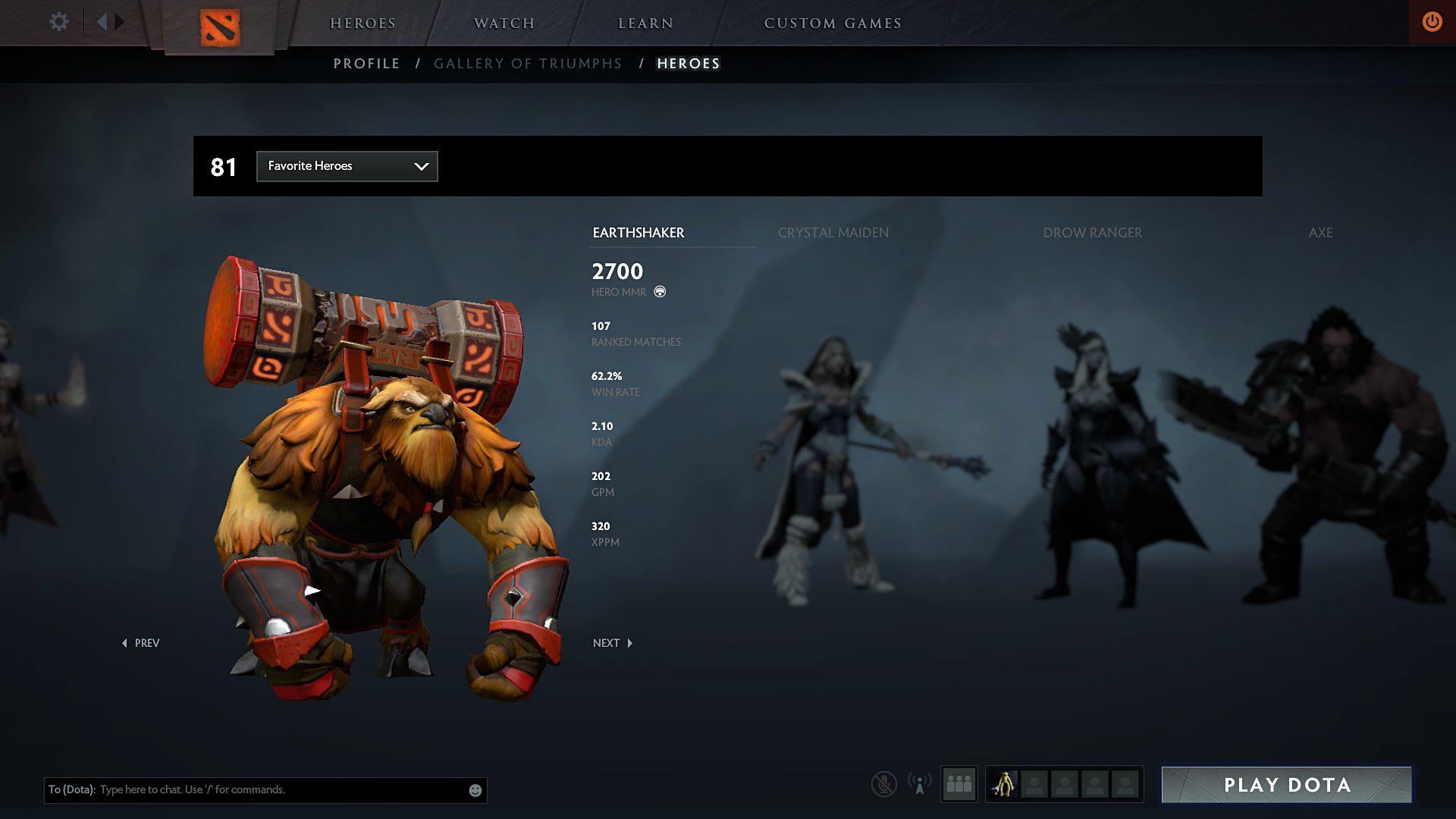Click the globe icon beside Hero MMR
Image resolution: width=1456 pixels, height=819 pixels.
pyautogui.click(x=659, y=290)
